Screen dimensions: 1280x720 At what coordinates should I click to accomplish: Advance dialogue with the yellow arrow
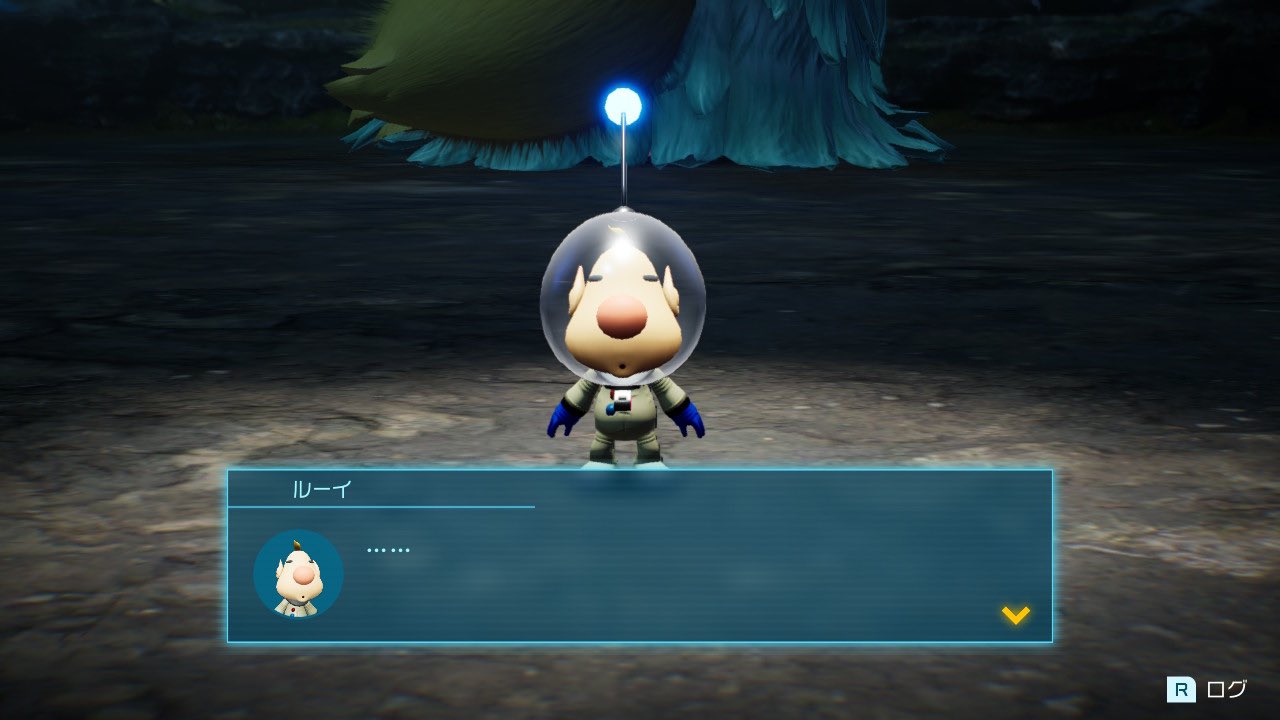click(1016, 615)
